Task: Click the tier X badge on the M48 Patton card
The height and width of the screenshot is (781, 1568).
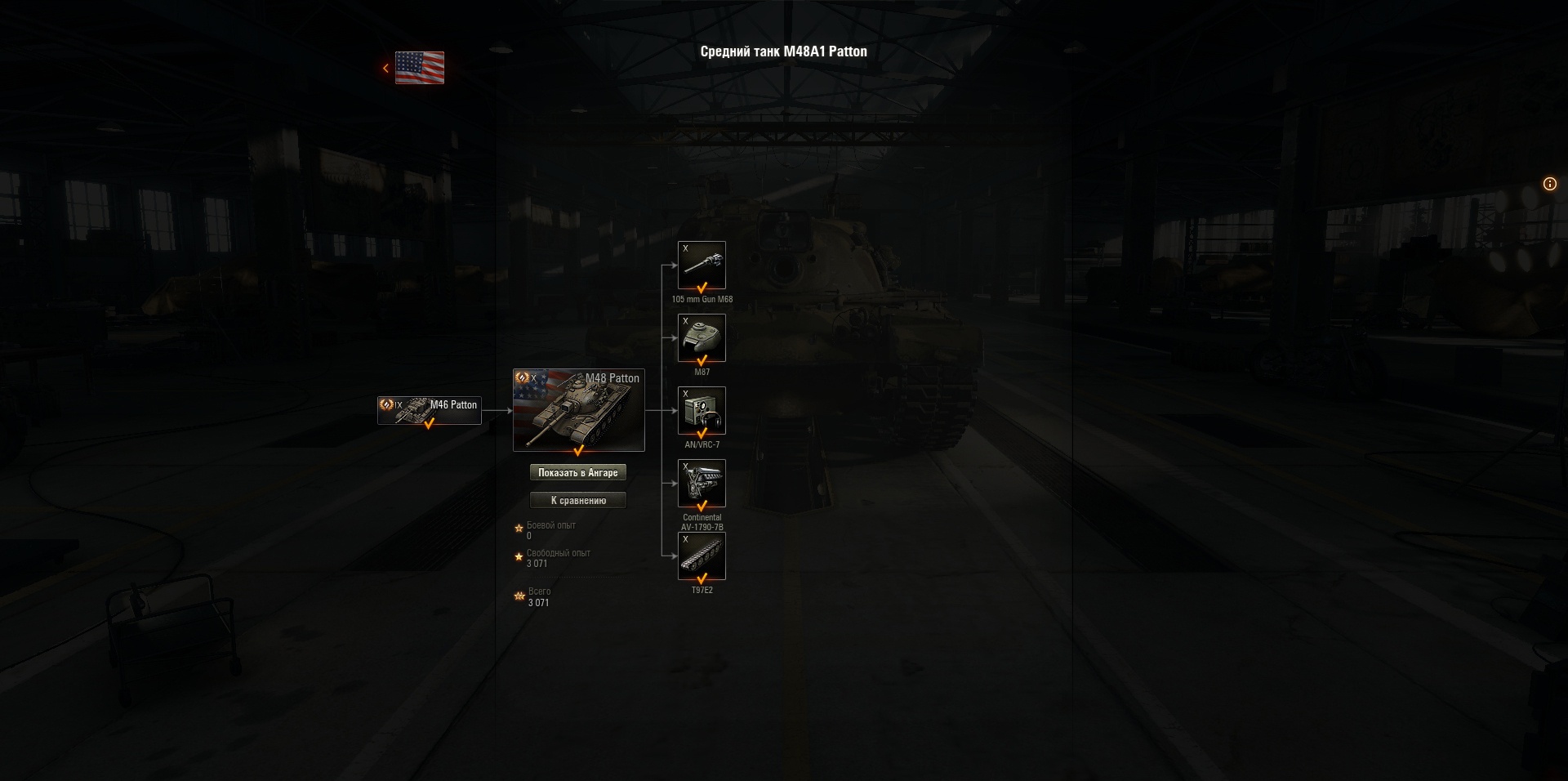Action: coord(535,378)
